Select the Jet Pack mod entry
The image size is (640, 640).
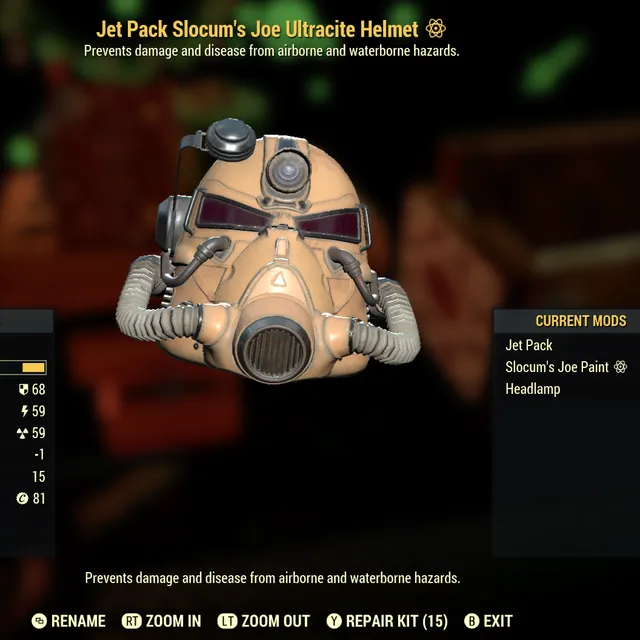529,345
